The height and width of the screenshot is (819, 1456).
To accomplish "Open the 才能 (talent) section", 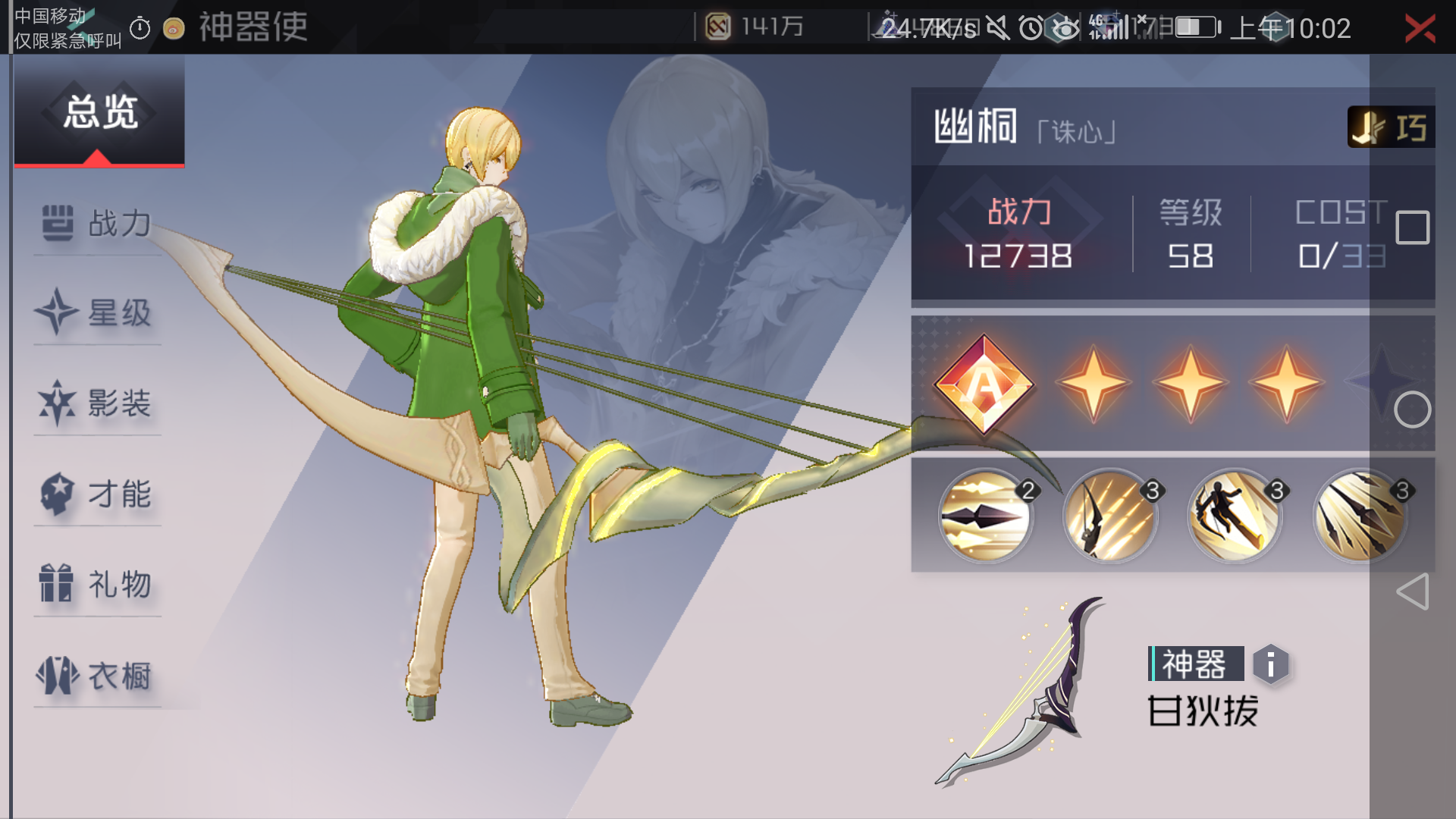I will click(x=97, y=495).
